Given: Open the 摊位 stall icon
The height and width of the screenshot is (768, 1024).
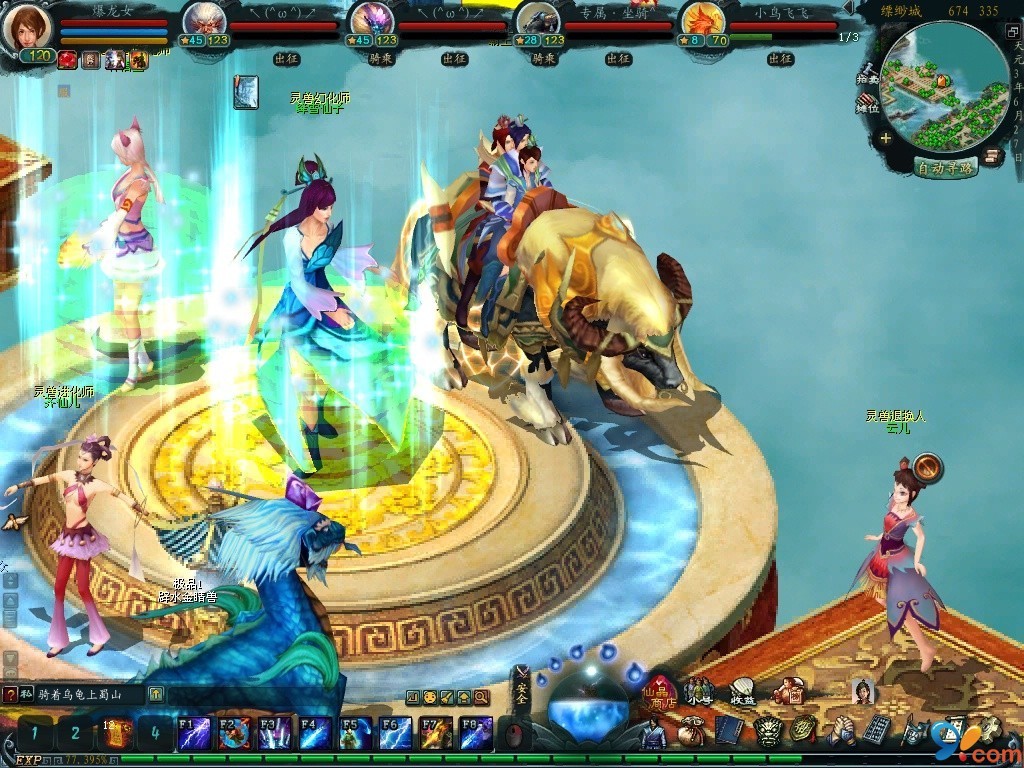Looking at the screenshot, I should [867, 104].
